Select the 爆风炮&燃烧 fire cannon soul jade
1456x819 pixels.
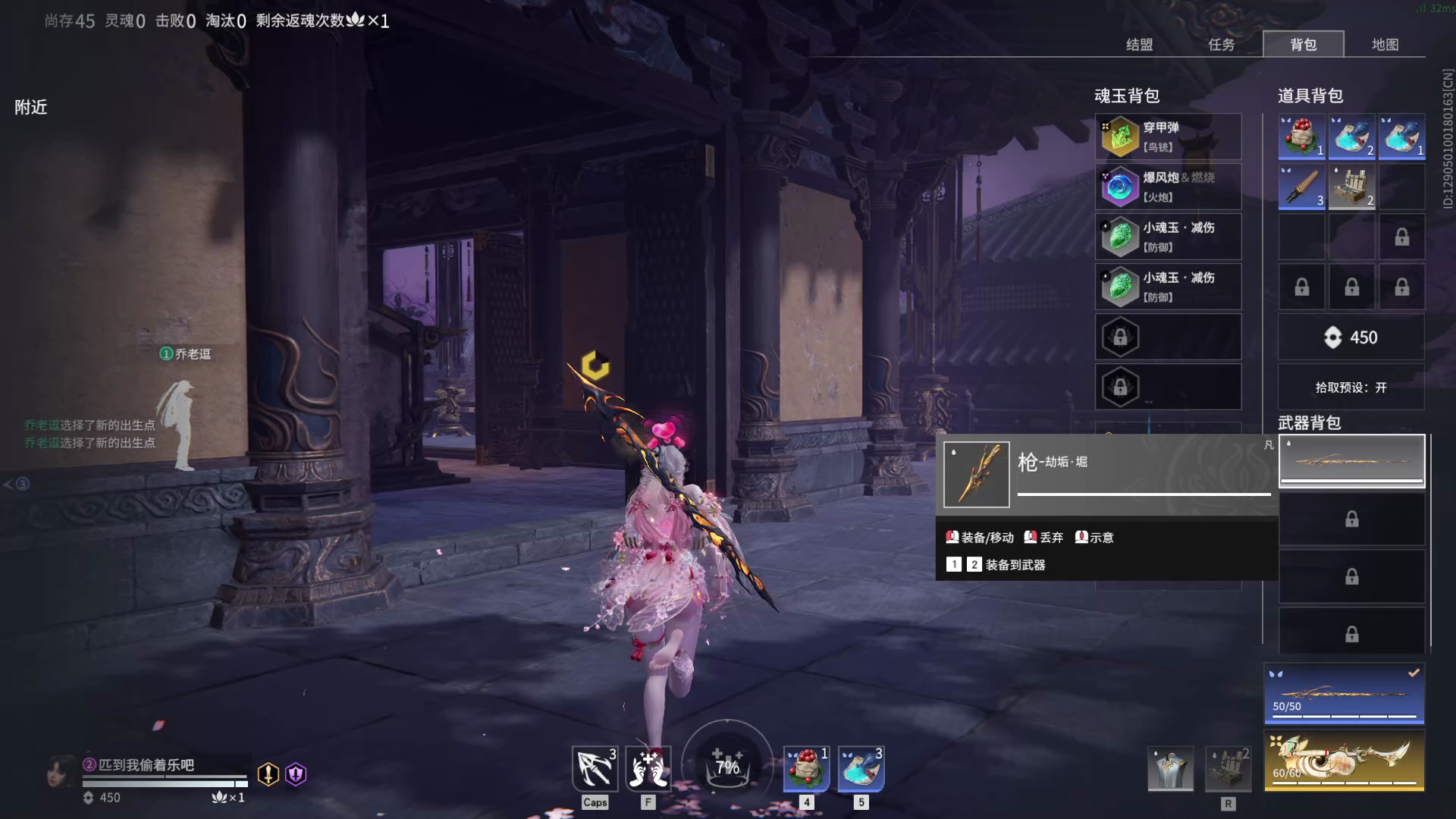(x=1168, y=186)
